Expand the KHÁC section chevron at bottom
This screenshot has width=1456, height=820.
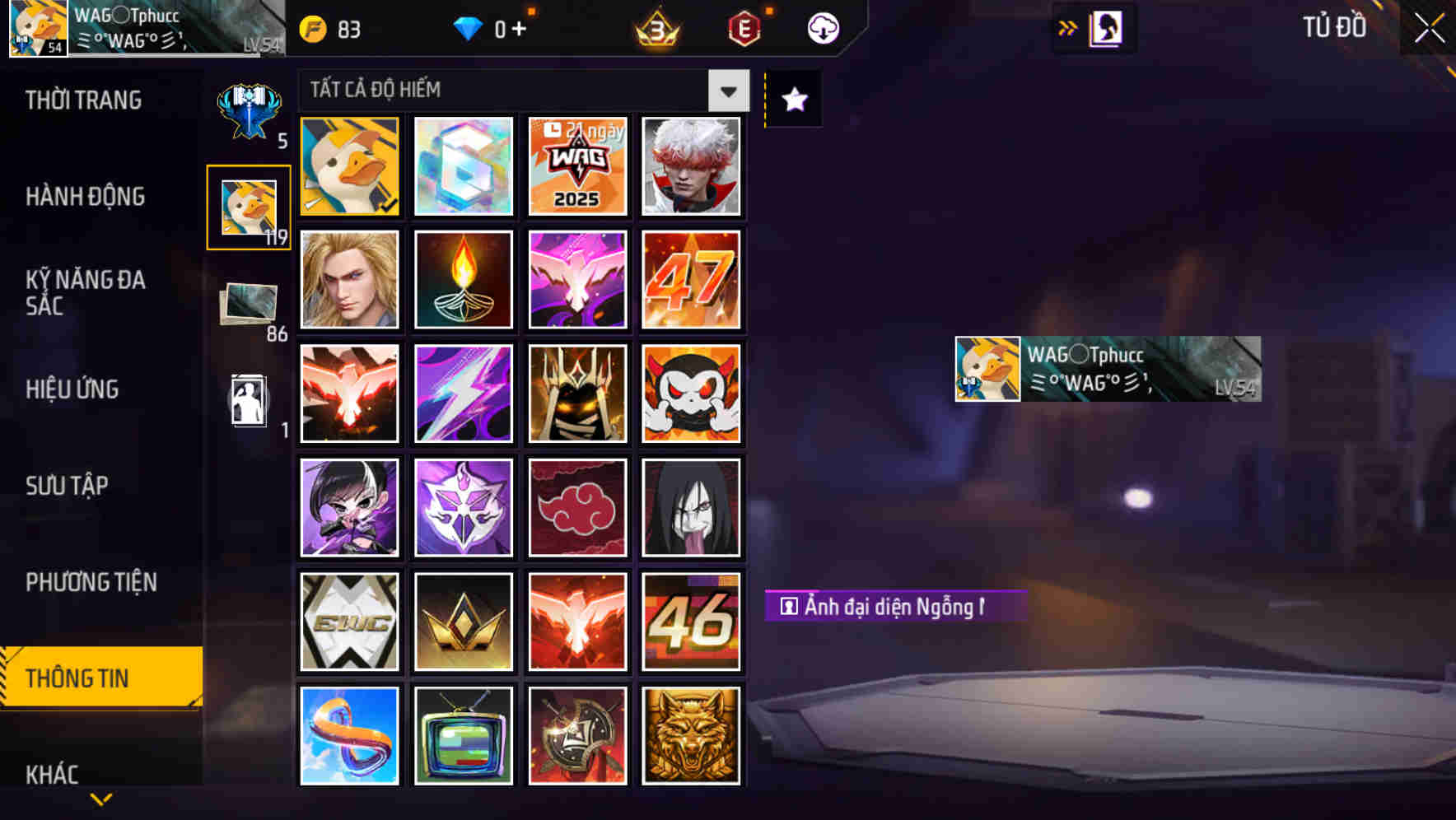coord(101,797)
